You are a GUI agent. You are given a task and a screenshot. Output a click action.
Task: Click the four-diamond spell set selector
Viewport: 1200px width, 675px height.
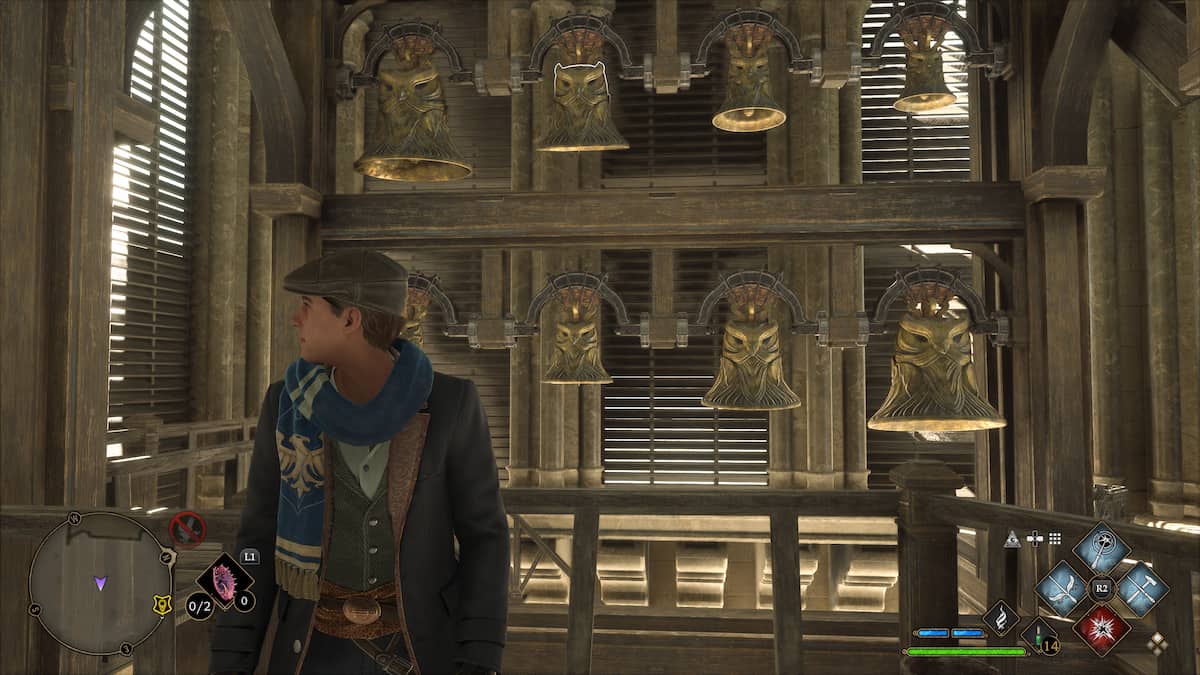point(1157,644)
